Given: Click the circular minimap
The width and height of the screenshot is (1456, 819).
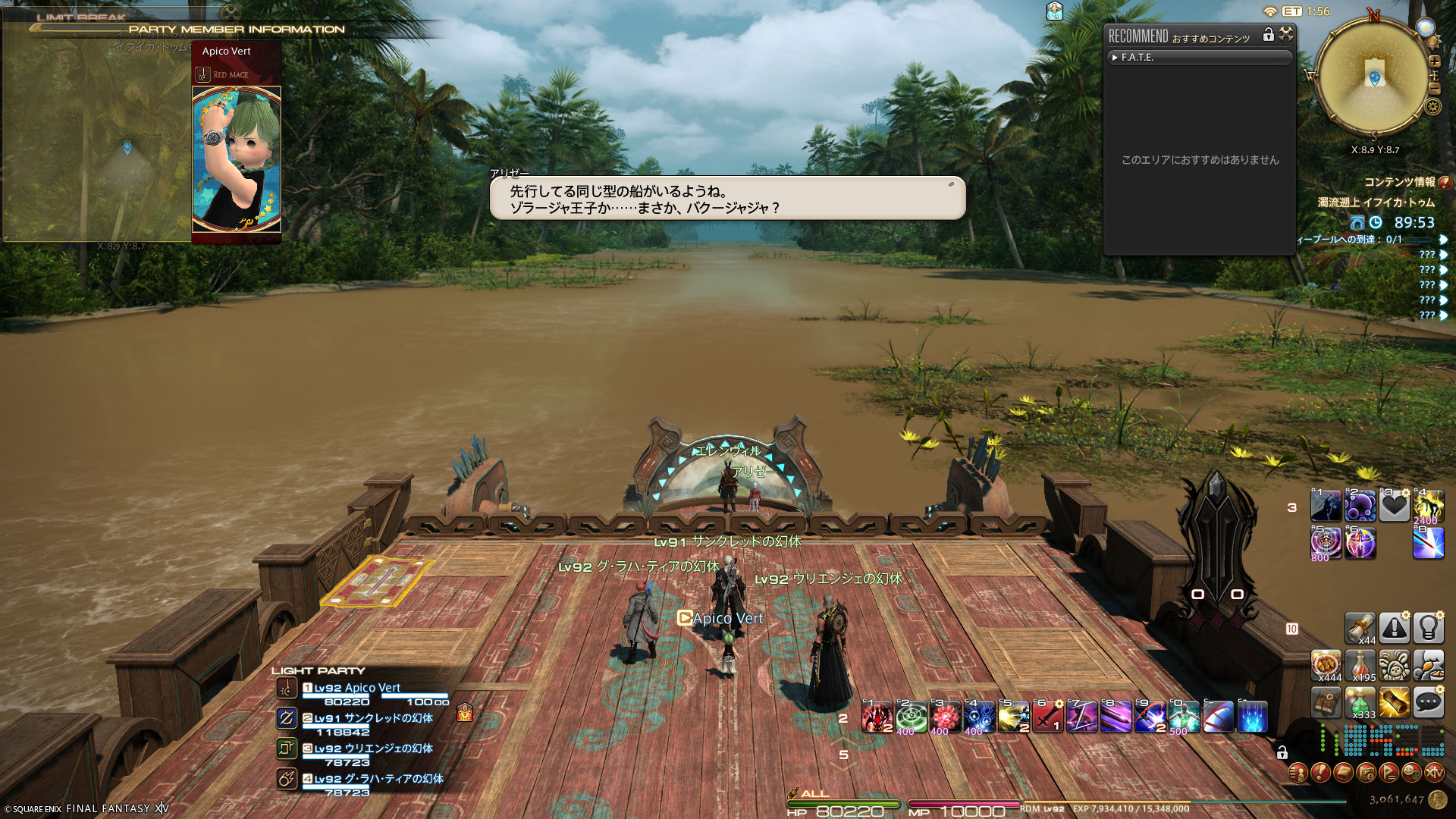Looking at the screenshot, I should [x=1373, y=77].
